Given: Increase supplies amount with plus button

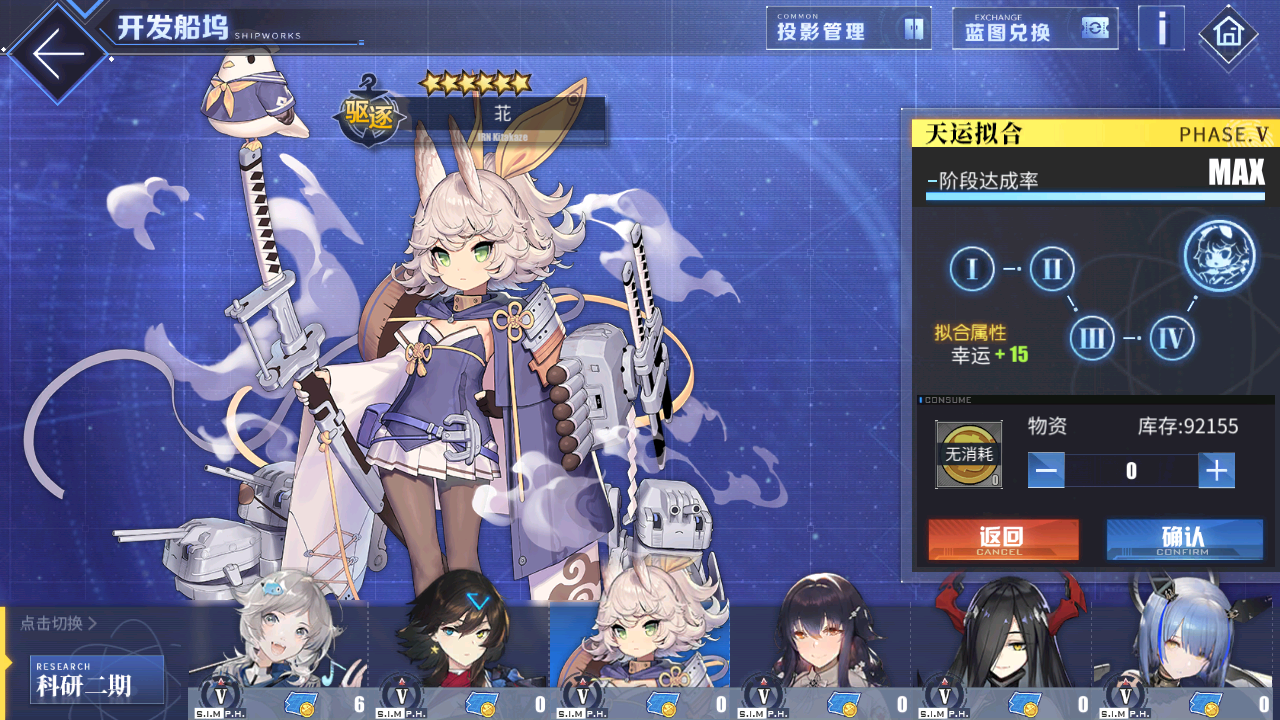Looking at the screenshot, I should click(1216, 470).
